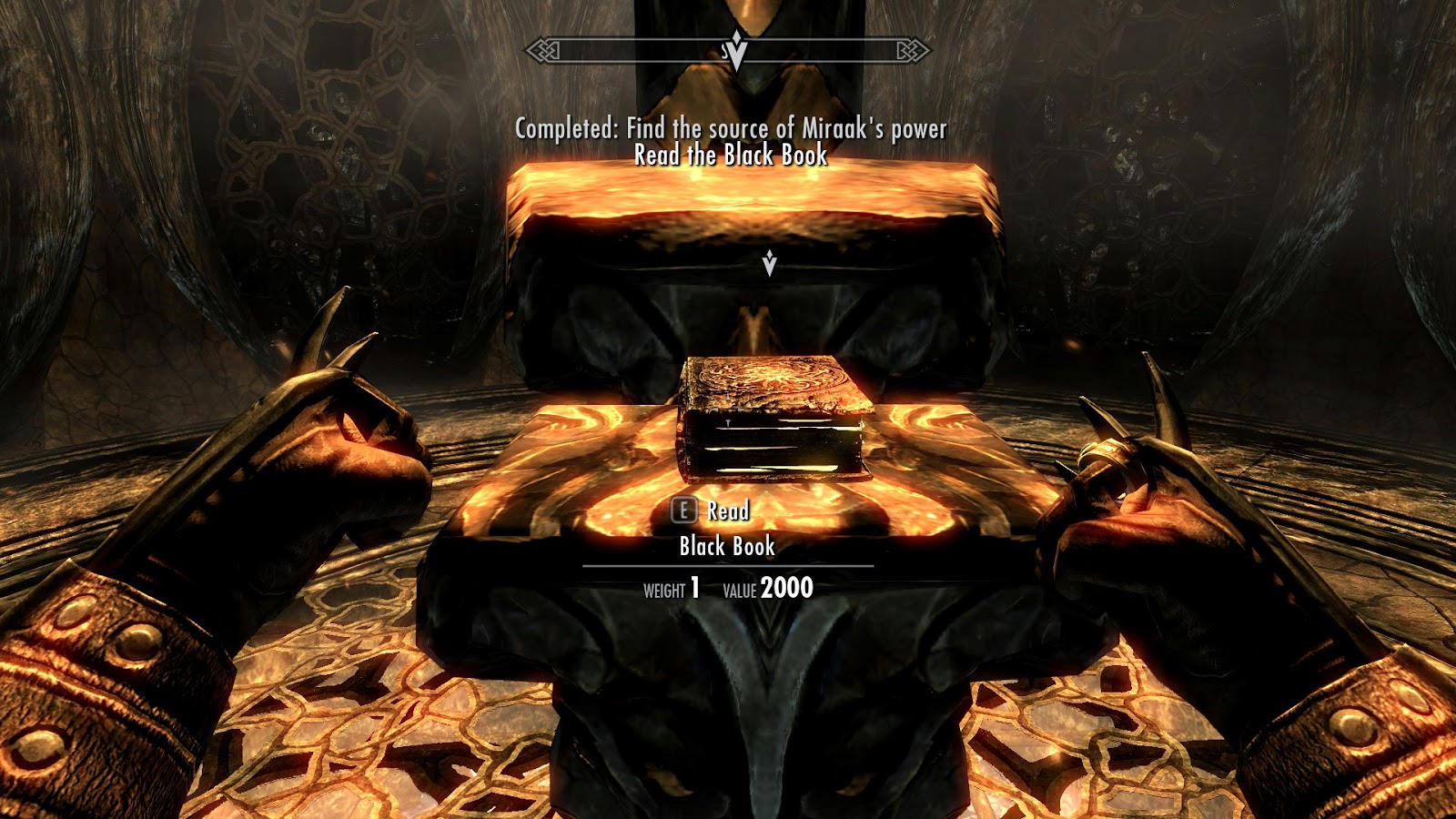Click the 'Read the Black Book' objective text
Viewport: 1456px width, 819px height.
click(x=731, y=156)
